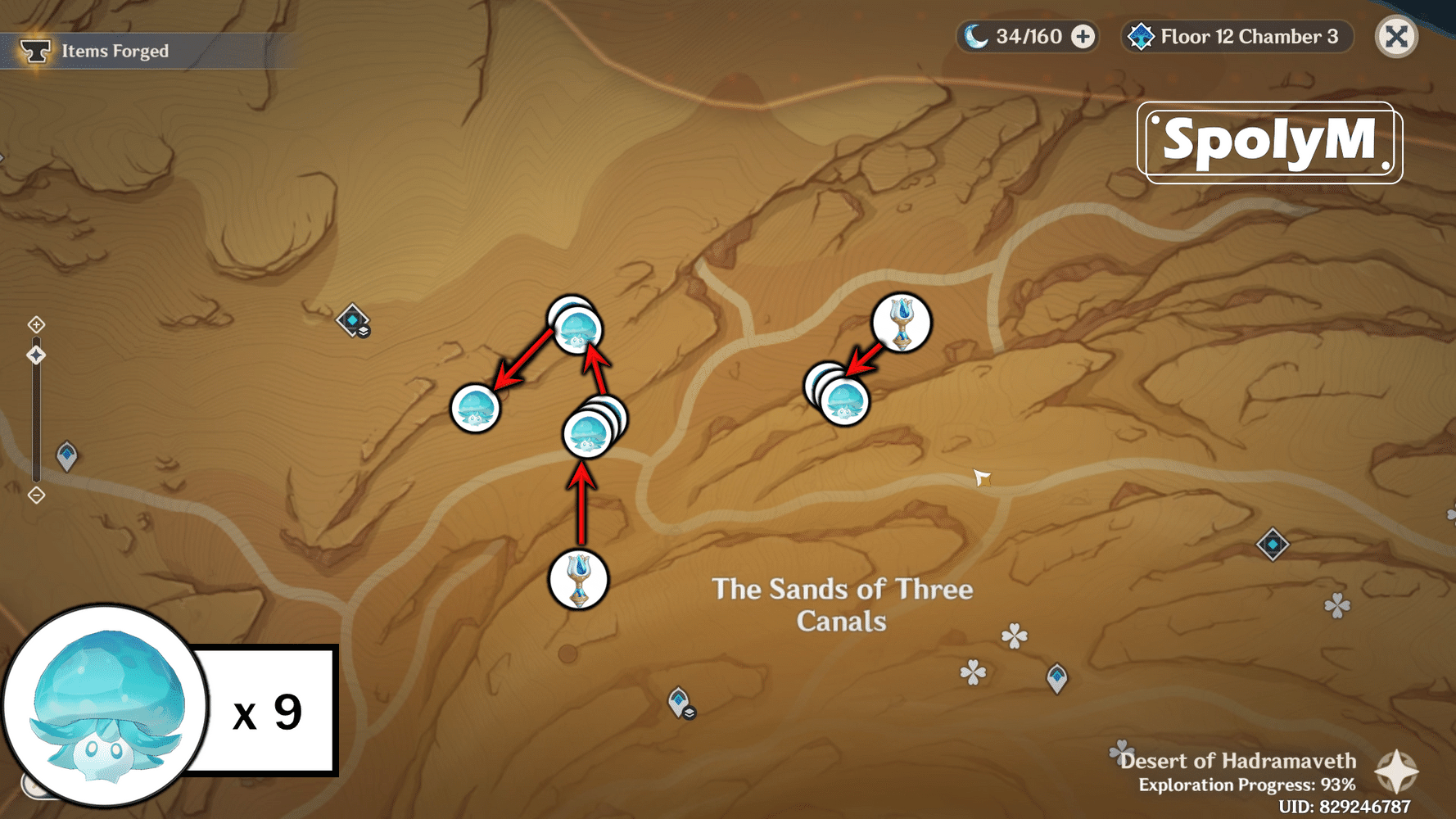Click the Spiral Abyss icon beside Floor 12 Chamber 3
Viewport: 1456px width, 819px height.
[1141, 36]
